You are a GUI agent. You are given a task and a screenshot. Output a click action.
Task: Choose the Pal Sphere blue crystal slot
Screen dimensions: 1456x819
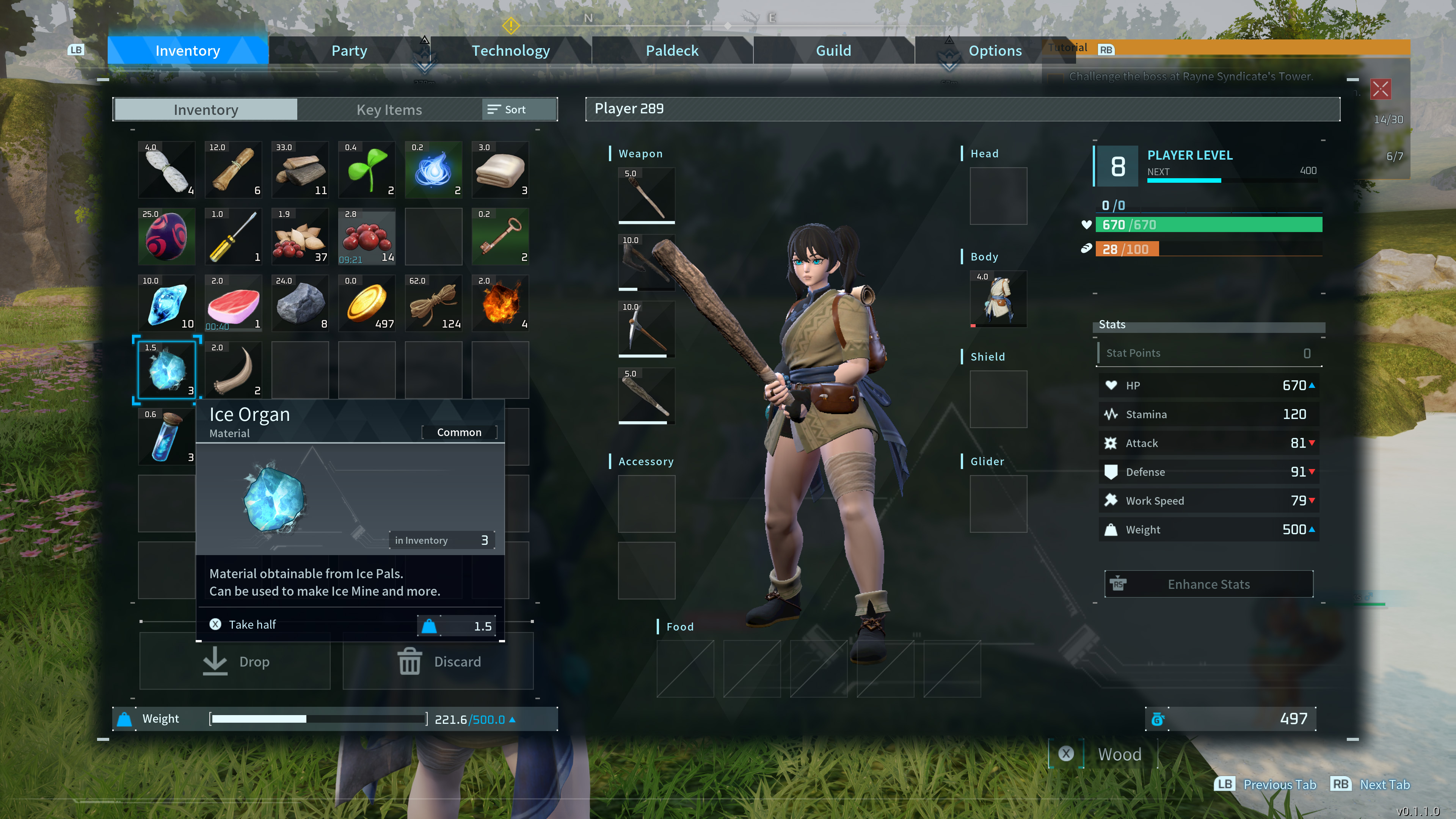[166, 303]
